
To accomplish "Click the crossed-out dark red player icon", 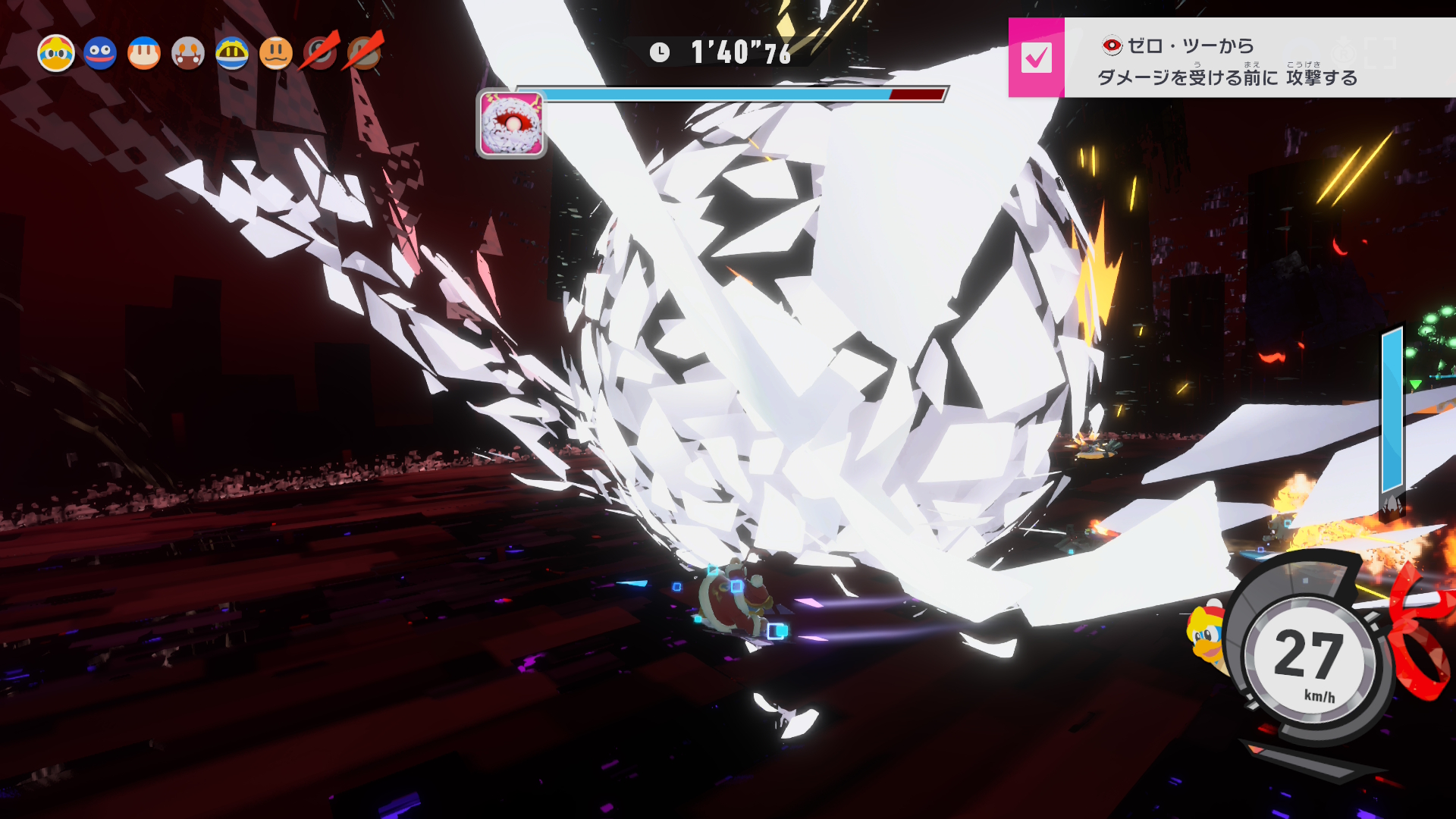I will [x=320, y=53].
